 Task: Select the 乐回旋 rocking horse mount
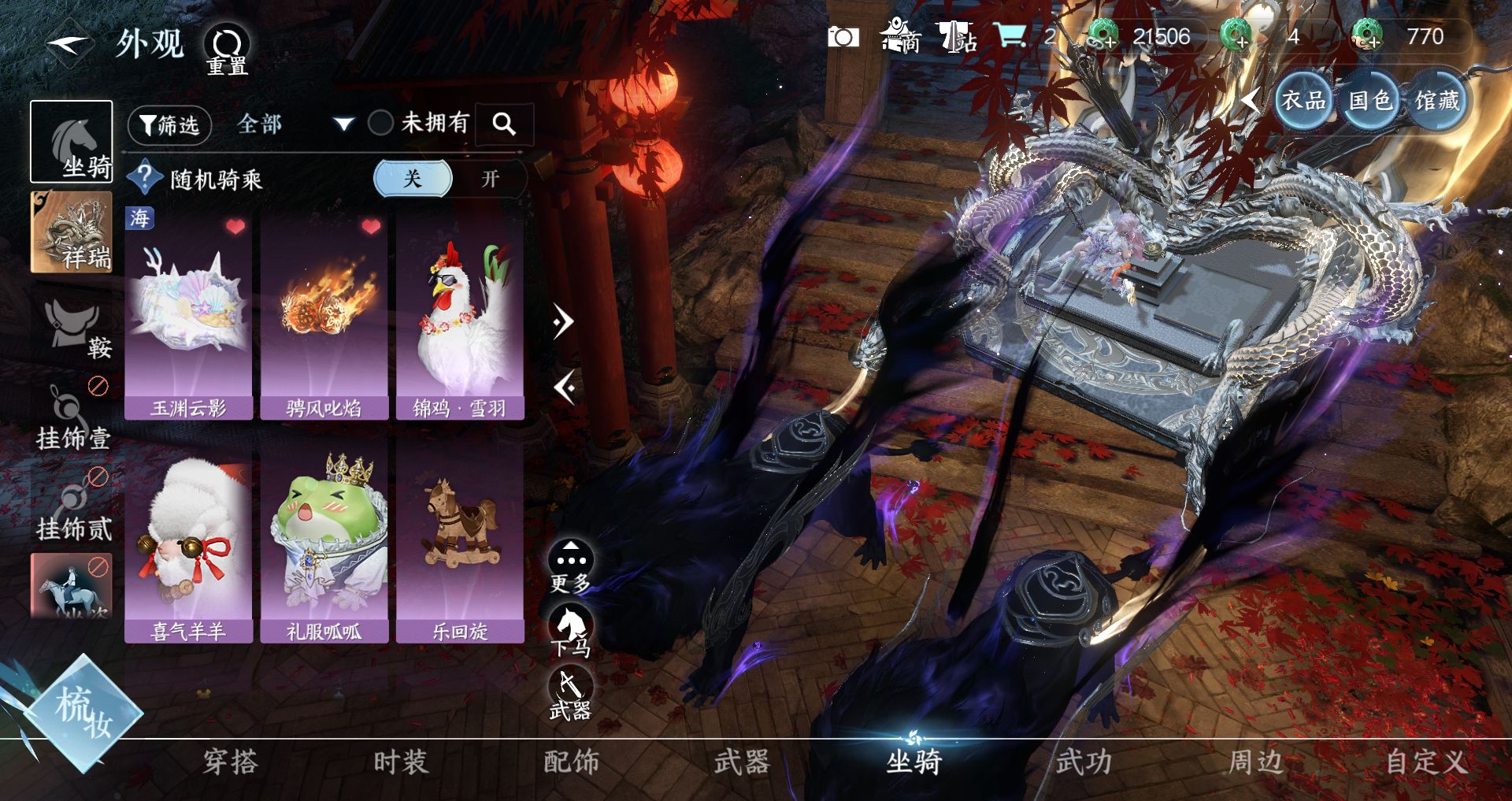pyautogui.click(x=460, y=543)
